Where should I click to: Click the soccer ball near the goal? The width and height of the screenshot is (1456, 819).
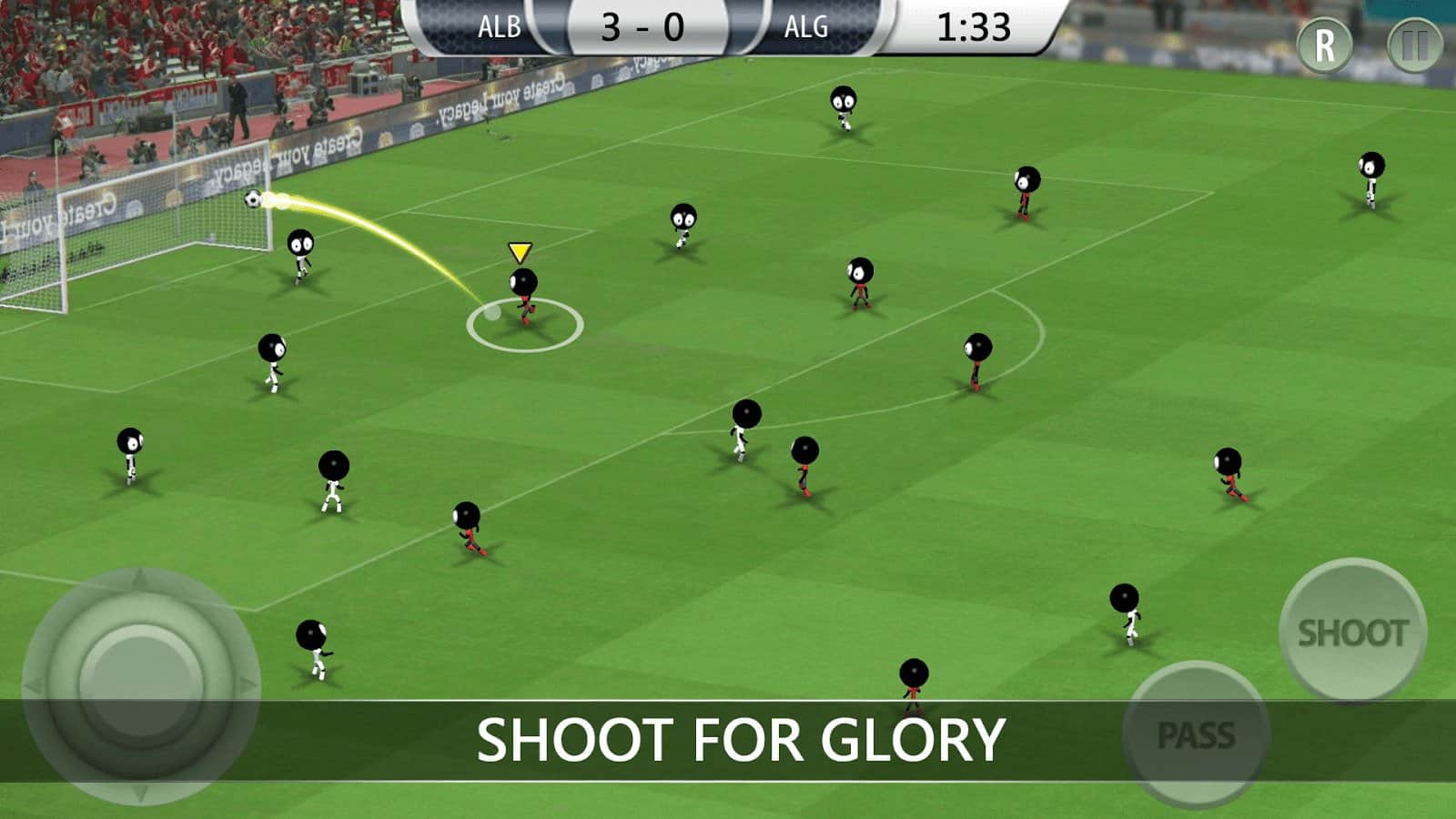pyautogui.click(x=253, y=198)
